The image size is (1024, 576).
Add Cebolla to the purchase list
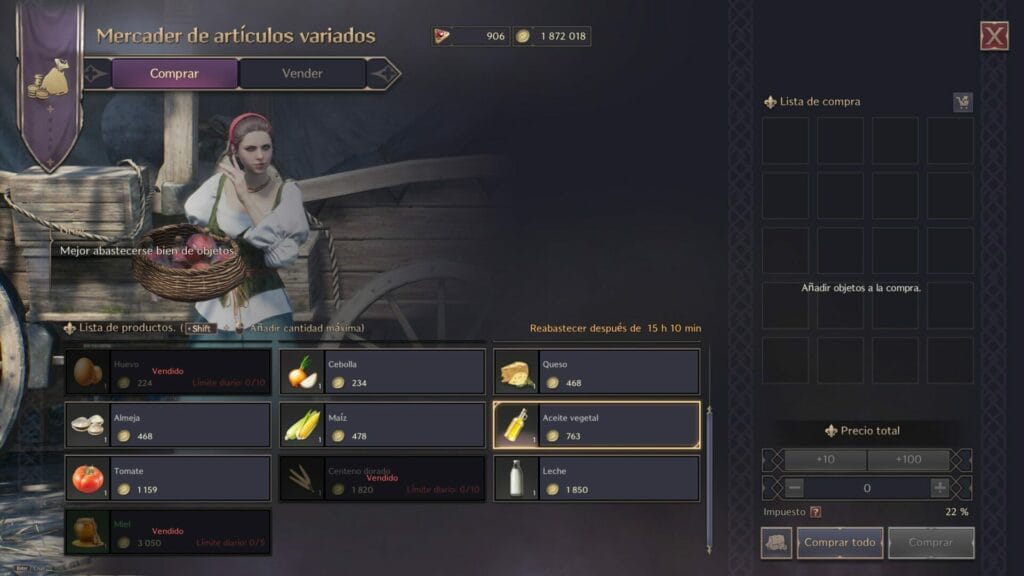(382, 372)
